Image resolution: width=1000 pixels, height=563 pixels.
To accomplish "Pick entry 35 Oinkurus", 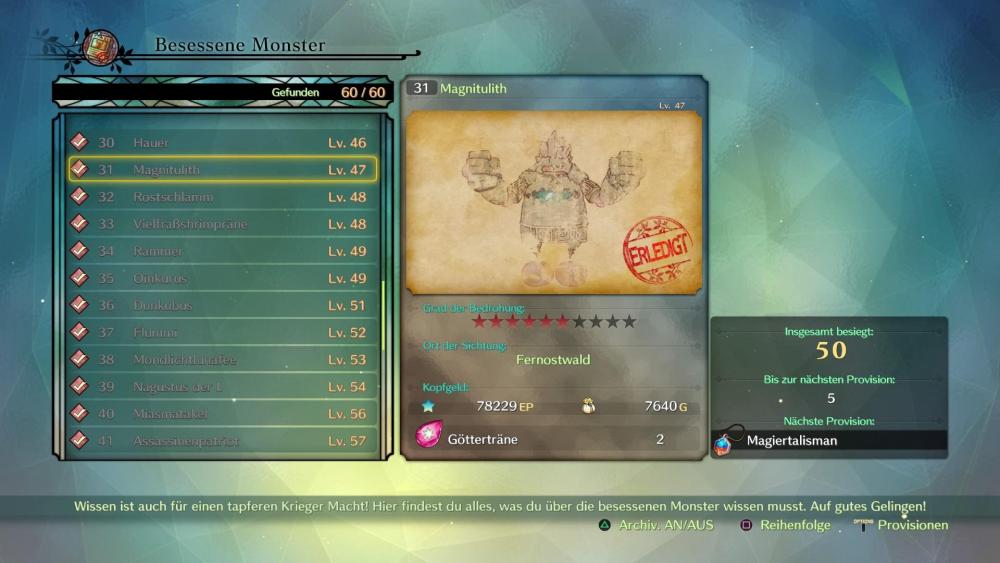I will pyautogui.click(x=222, y=278).
